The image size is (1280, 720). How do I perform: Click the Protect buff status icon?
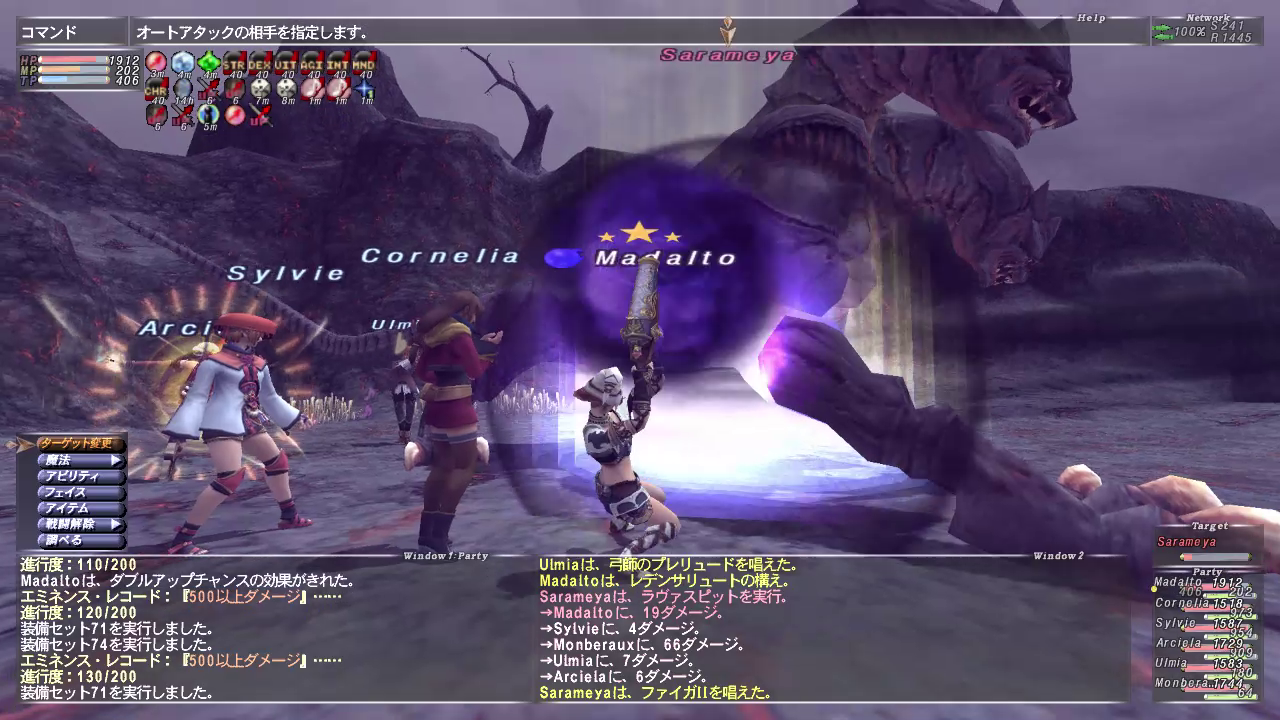181,63
